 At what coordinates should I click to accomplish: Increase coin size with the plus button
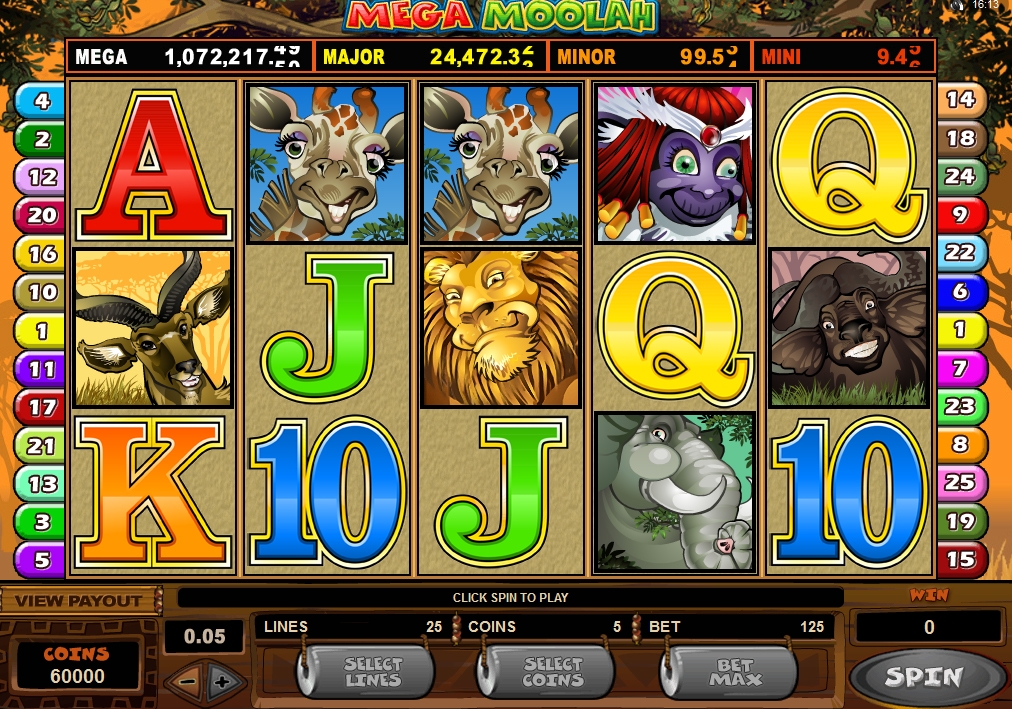[222, 682]
